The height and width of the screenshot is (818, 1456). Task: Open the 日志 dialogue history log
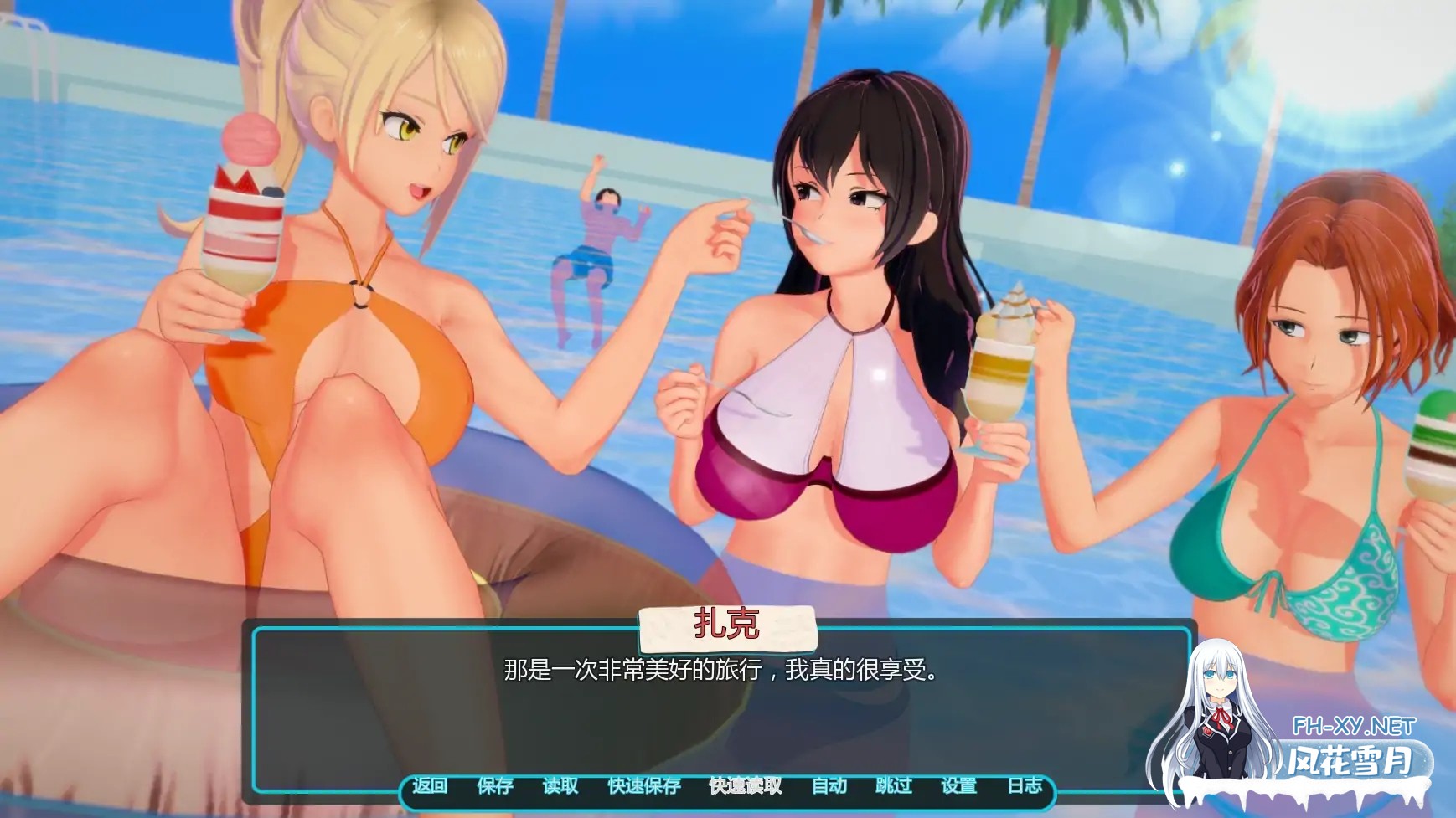tap(1024, 787)
